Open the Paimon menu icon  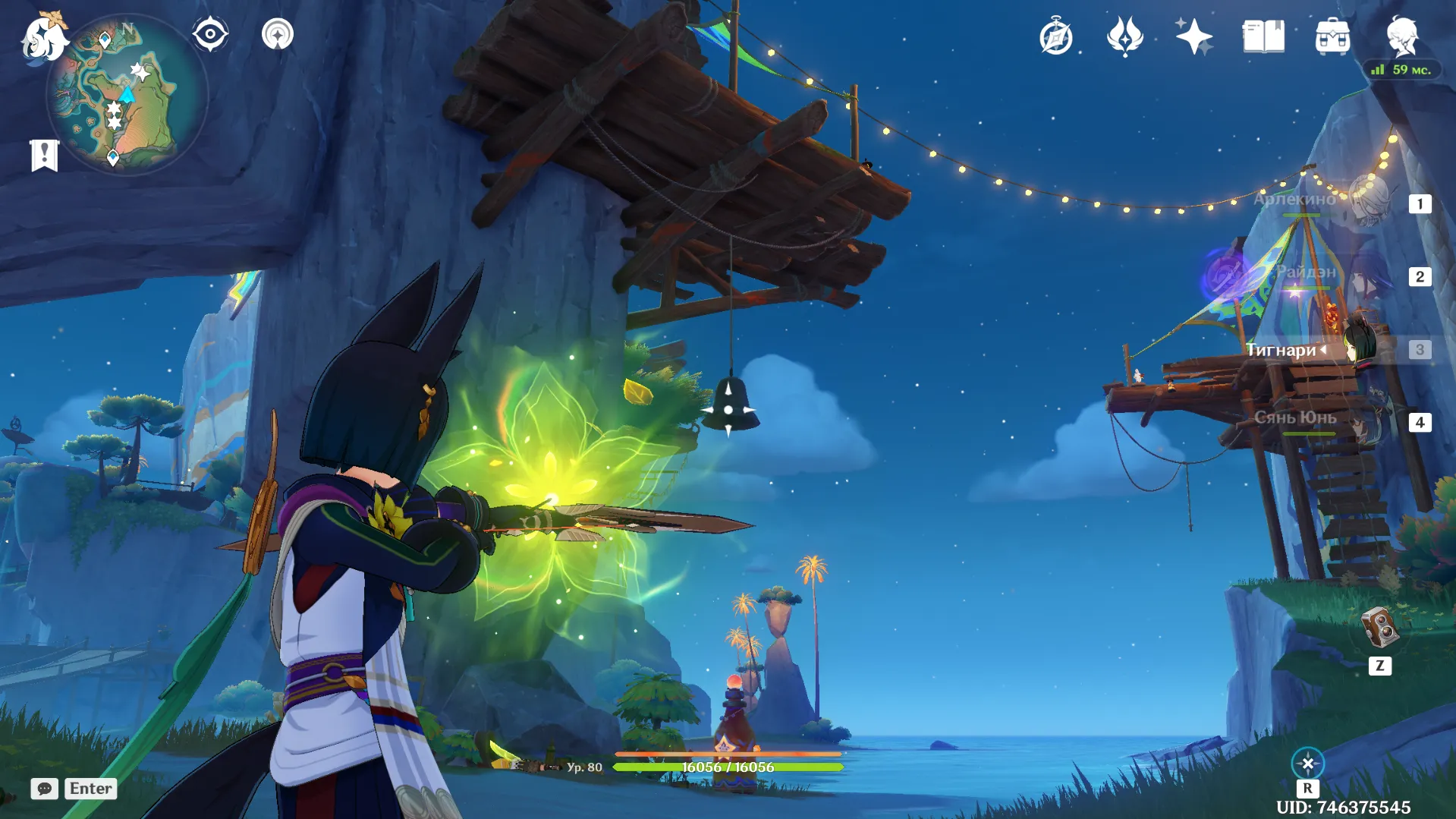pos(43,37)
